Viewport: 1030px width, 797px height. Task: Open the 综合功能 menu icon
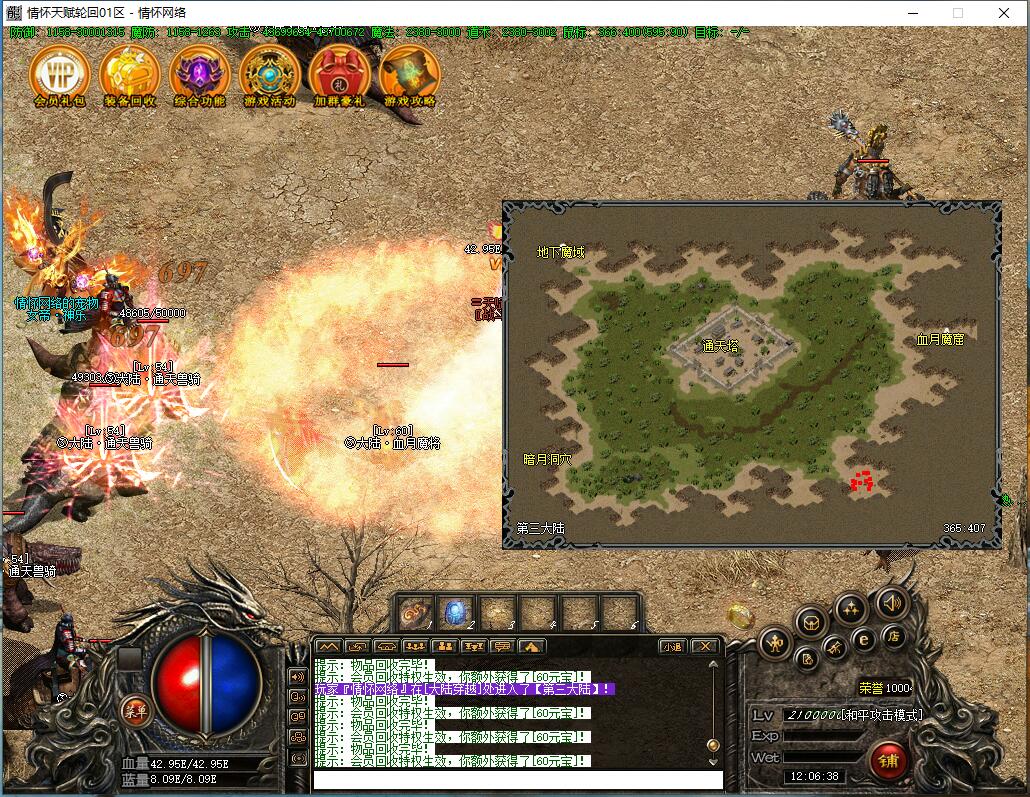pos(200,73)
